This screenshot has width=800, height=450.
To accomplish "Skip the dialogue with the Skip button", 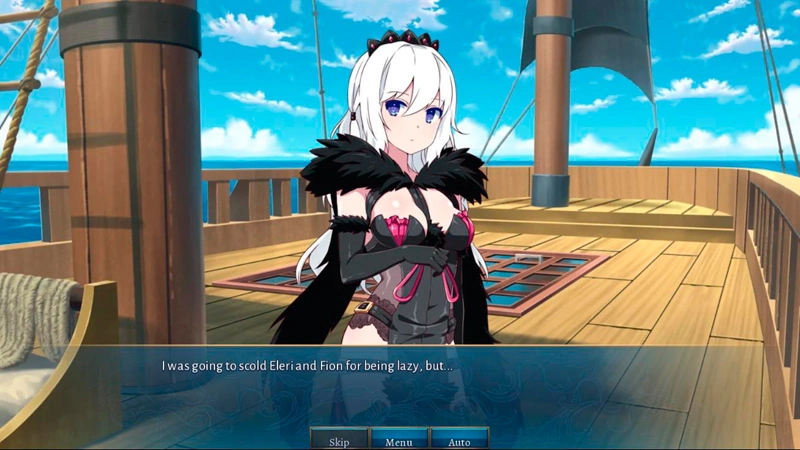I will 339,440.
